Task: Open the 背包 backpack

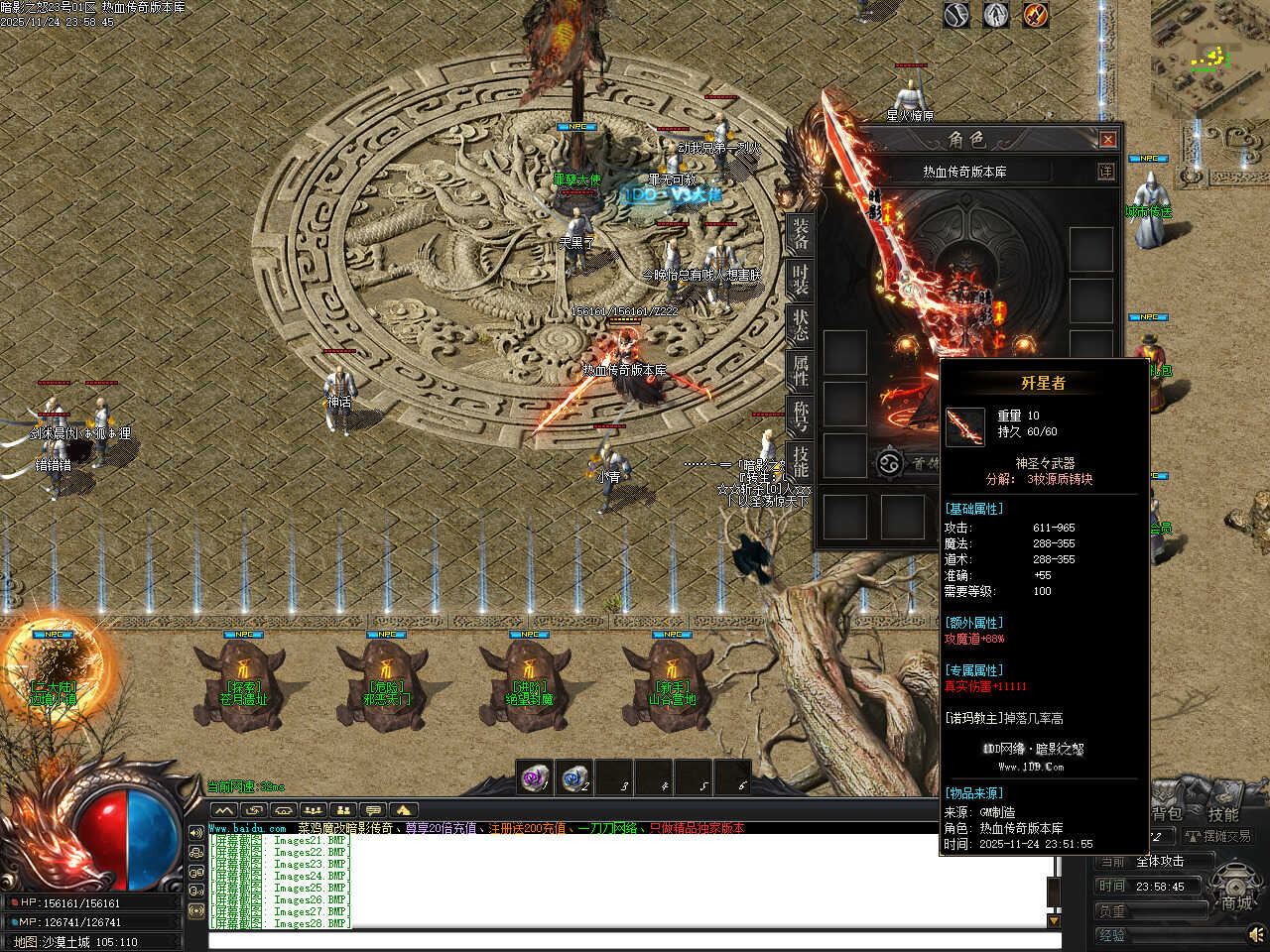Action: (1167, 814)
